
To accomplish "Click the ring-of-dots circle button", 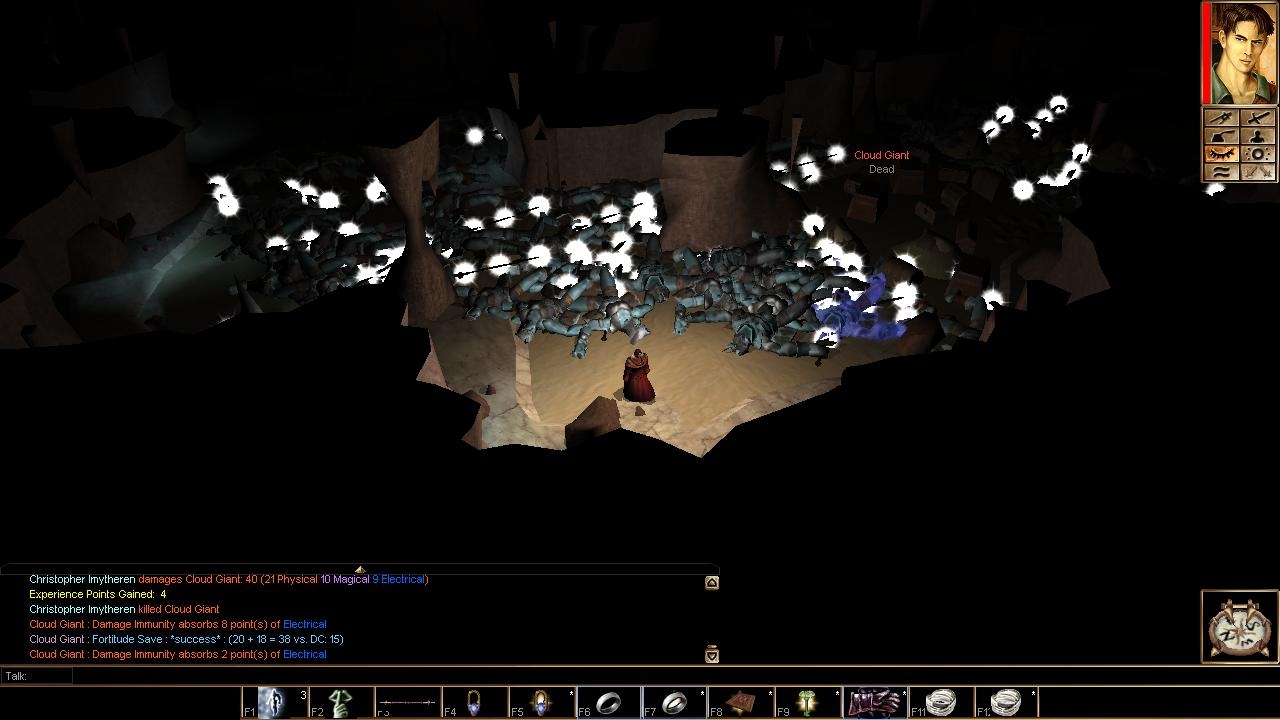I will pyautogui.click(x=1257, y=154).
